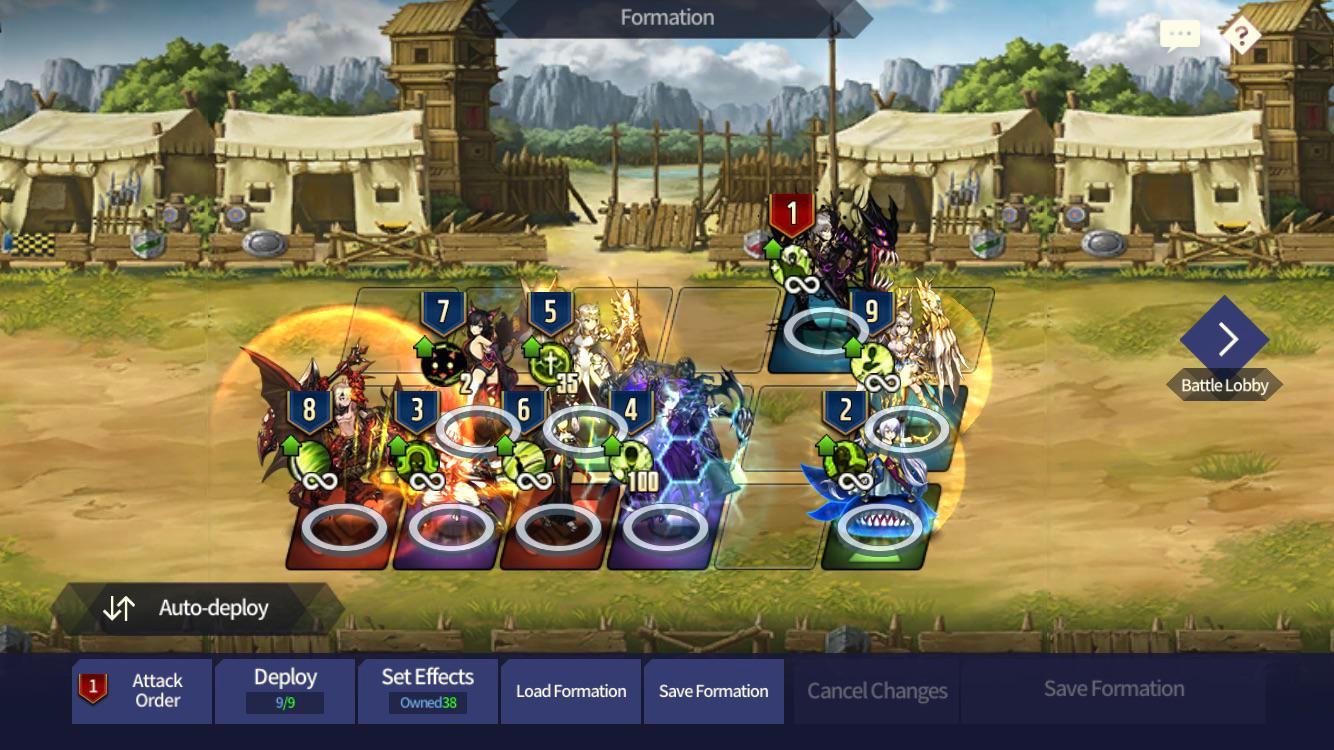This screenshot has width=1334, height=750.
Task: Open the Set Effects panel
Action: click(x=428, y=690)
